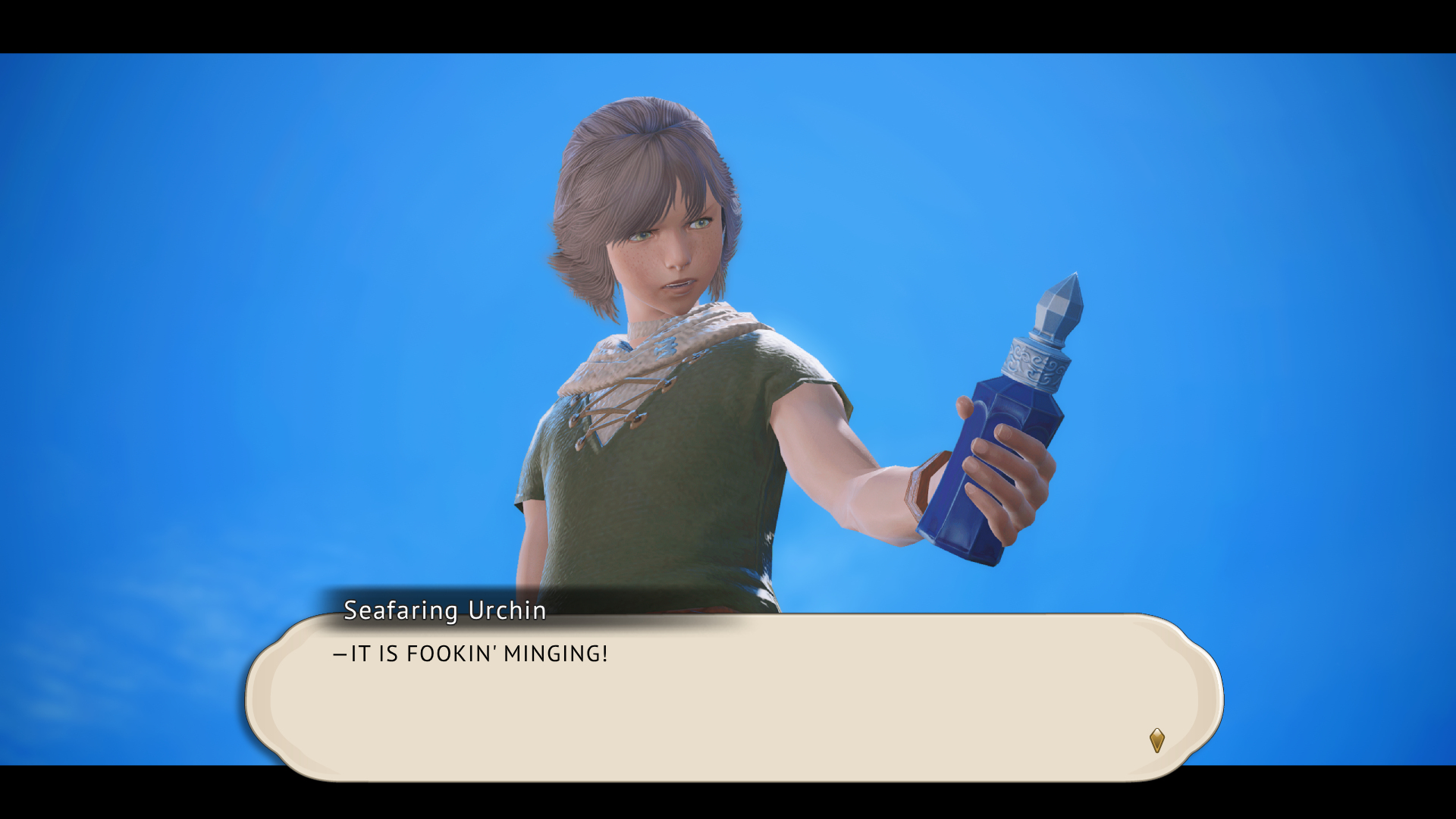
Task: Click the gold dialogue advance arrow
Action: (x=1156, y=739)
